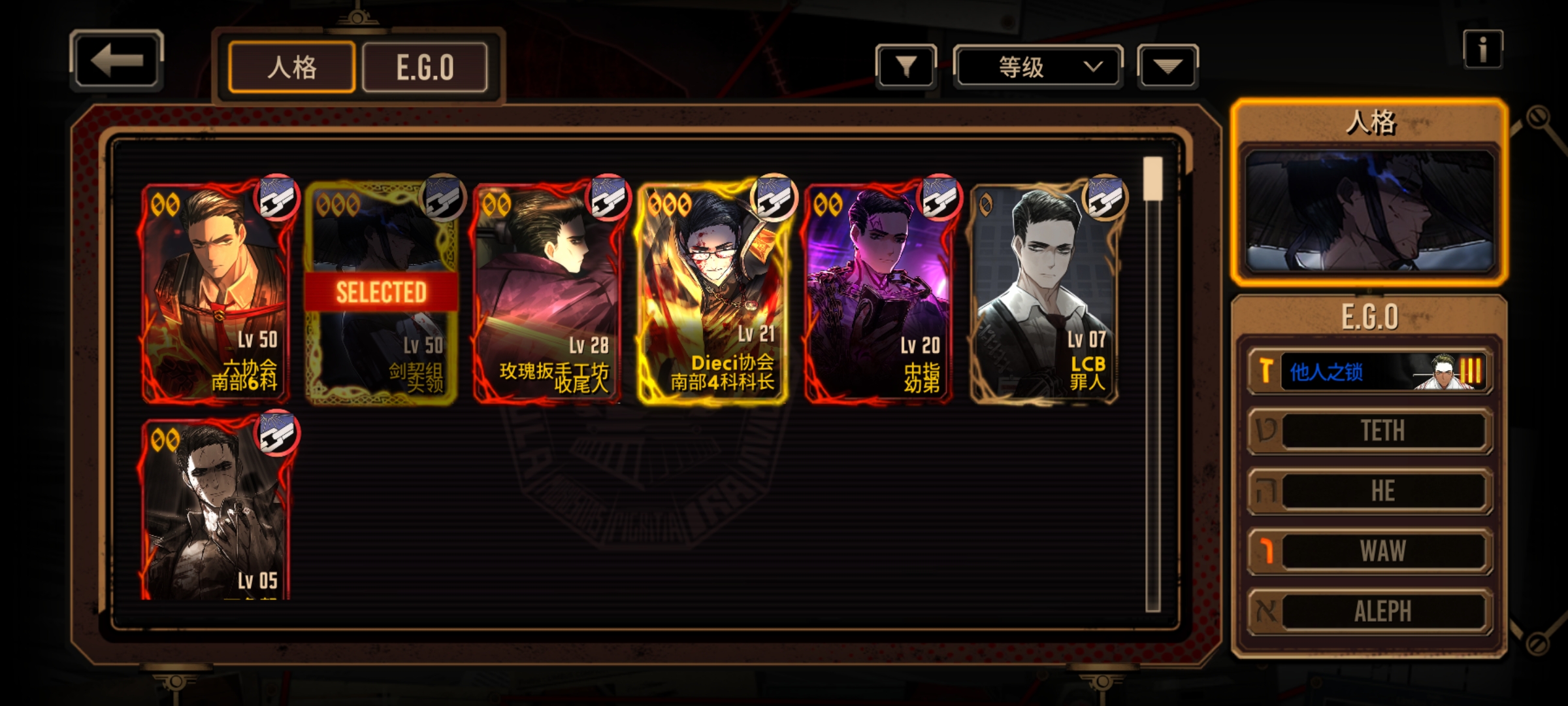The width and height of the screenshot is (1568, 706).
Task: Select the 六协会 南部6科 identity card
Action: pos(216,292)
